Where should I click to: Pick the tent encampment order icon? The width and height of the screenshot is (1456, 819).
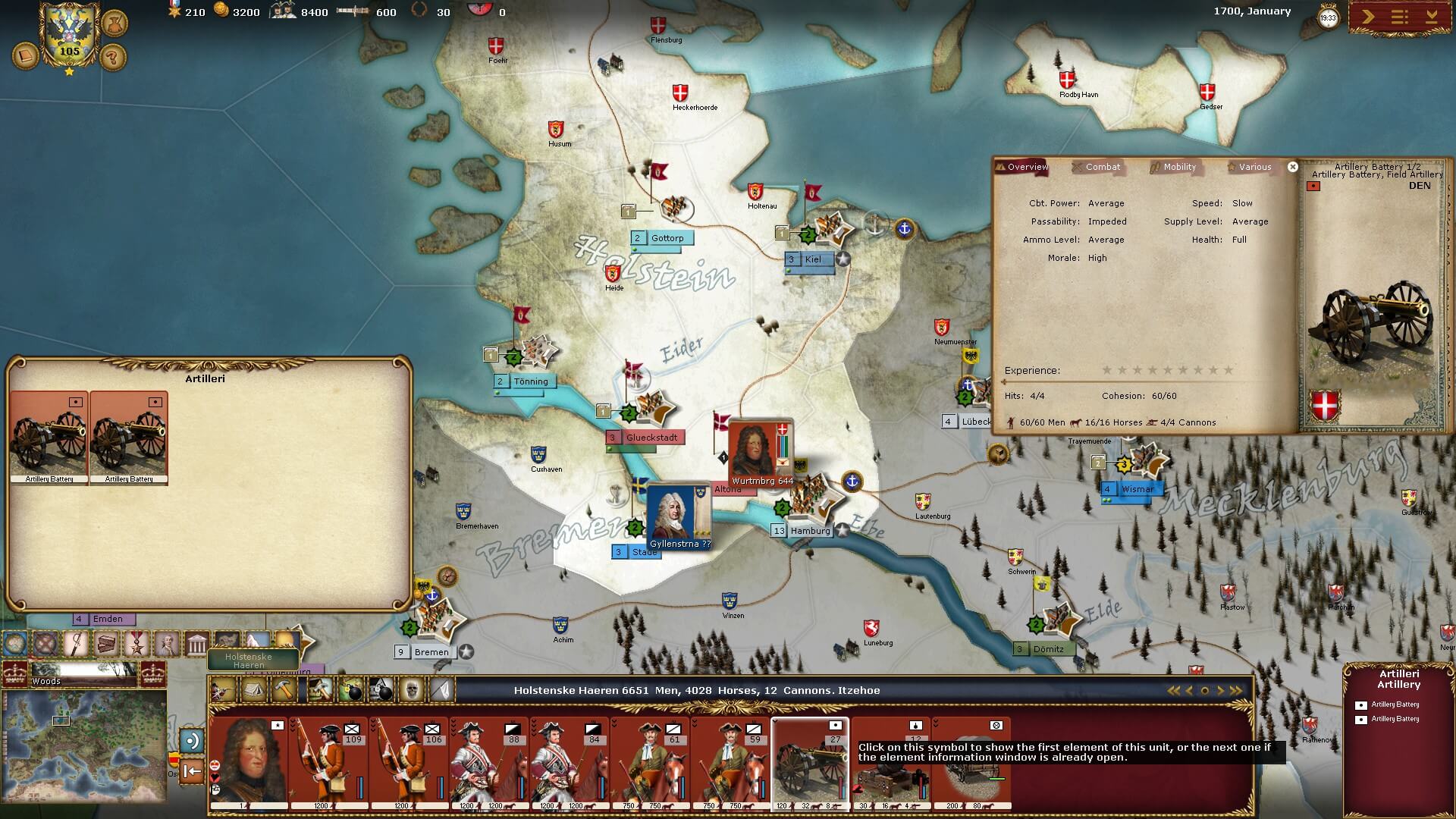pyautogui.click(x=252, y=690)
